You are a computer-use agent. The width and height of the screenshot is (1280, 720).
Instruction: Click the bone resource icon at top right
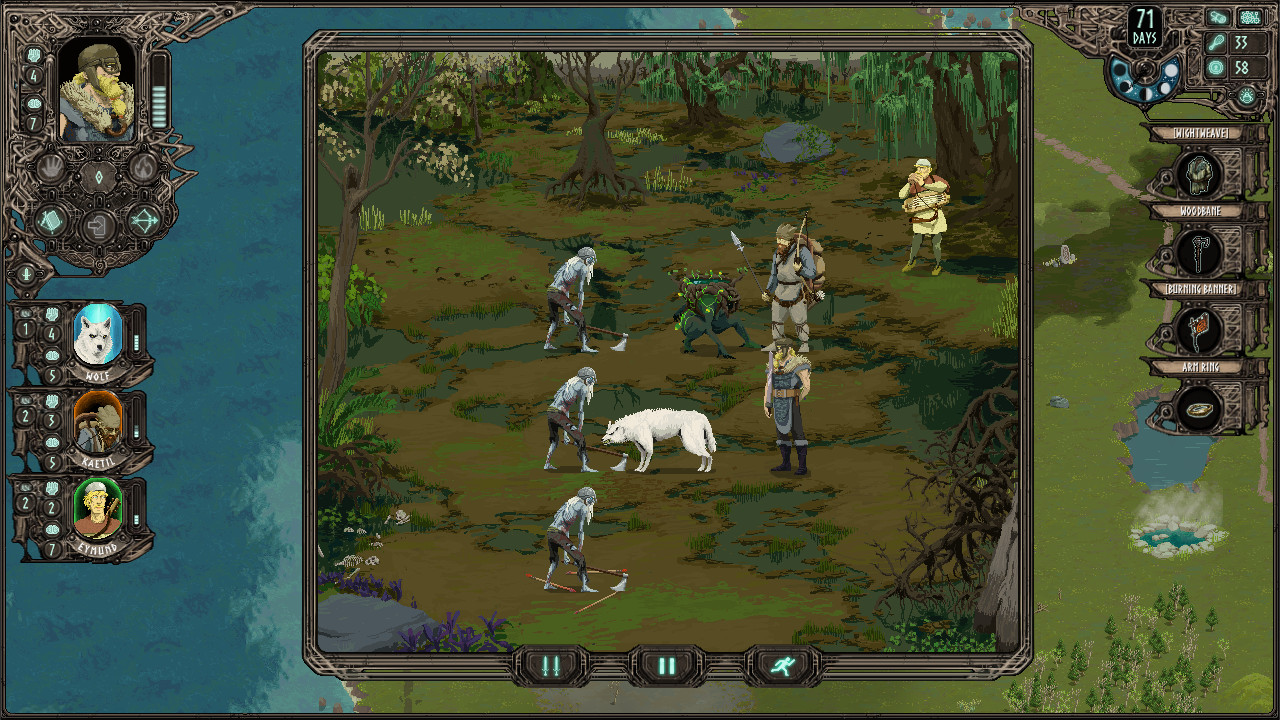click(1217, 17)
